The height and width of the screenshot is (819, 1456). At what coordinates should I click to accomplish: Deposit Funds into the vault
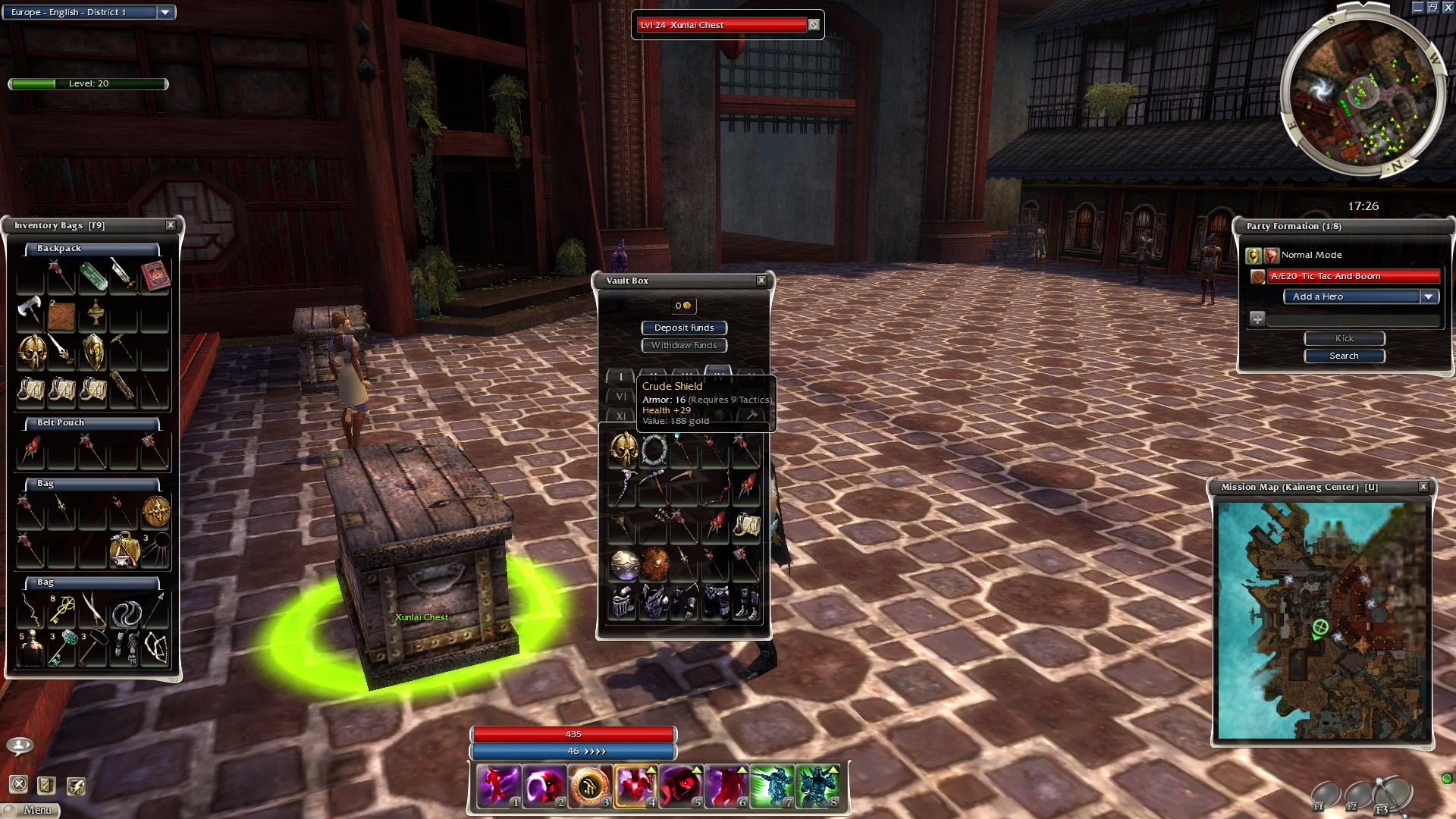click(x=684, y=328)
